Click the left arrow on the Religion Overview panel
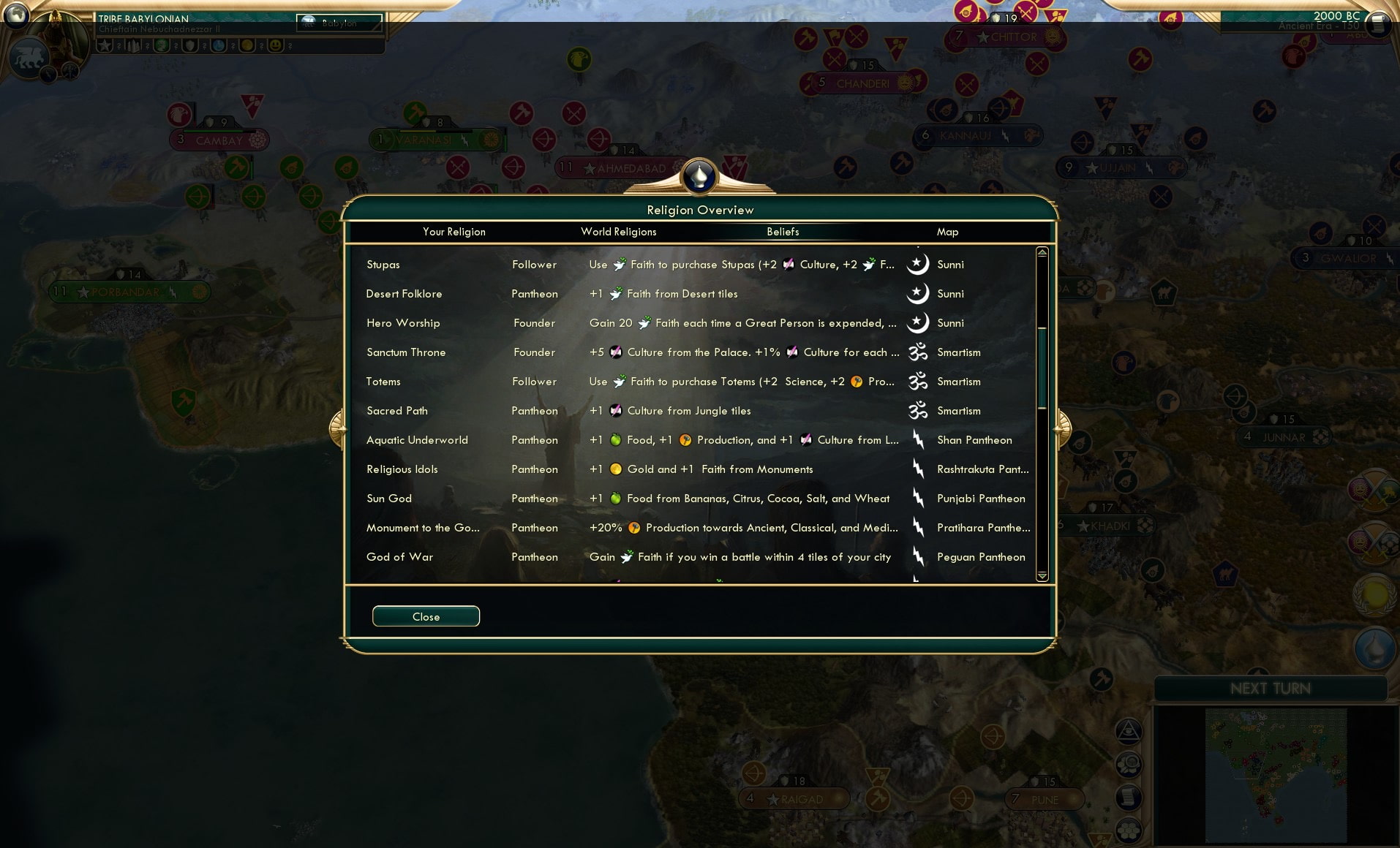The width and height of the screenshot is (1400, 848). (337, 429)
